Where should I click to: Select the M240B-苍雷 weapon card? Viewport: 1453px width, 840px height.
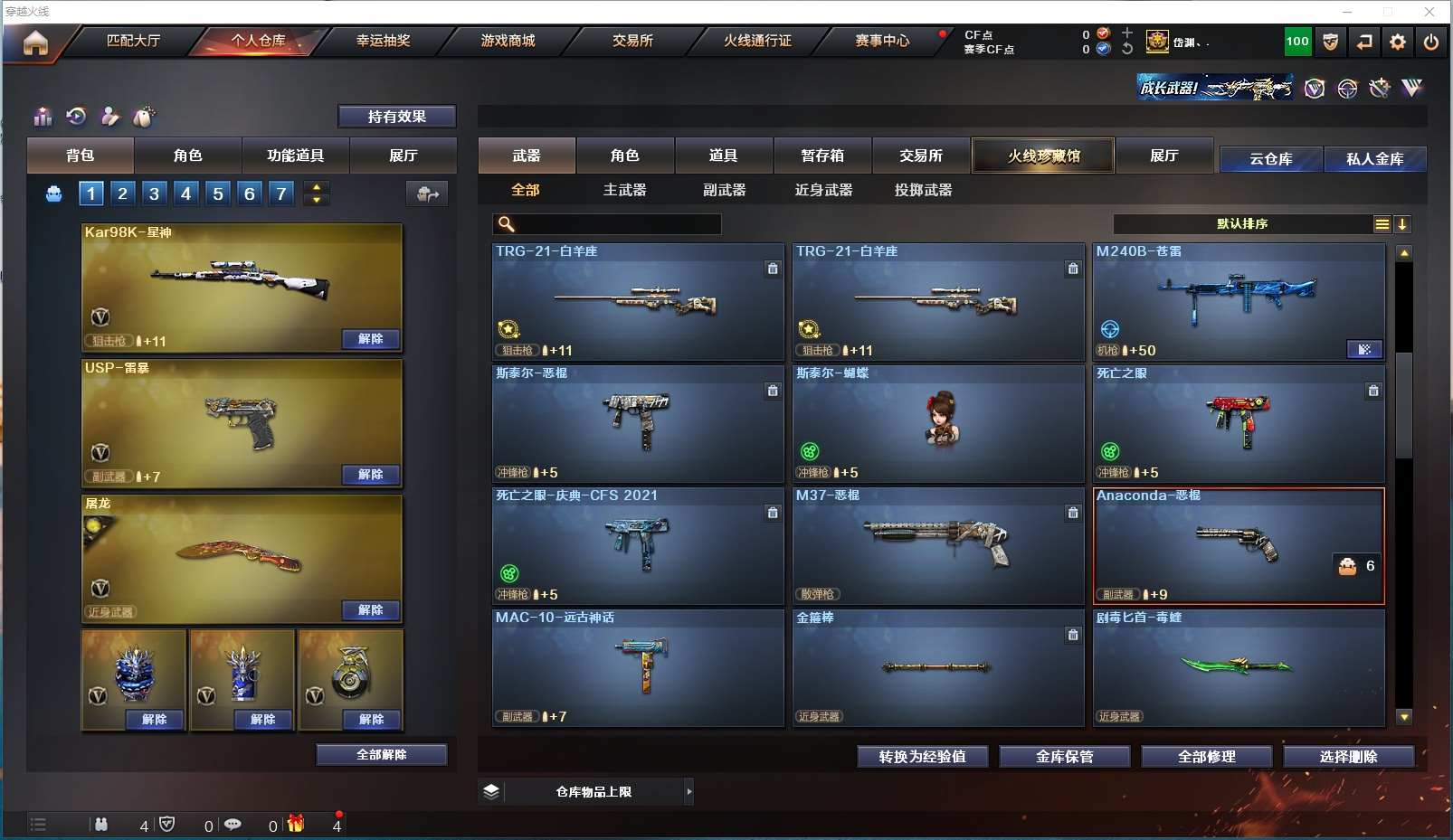[1239, 301]
